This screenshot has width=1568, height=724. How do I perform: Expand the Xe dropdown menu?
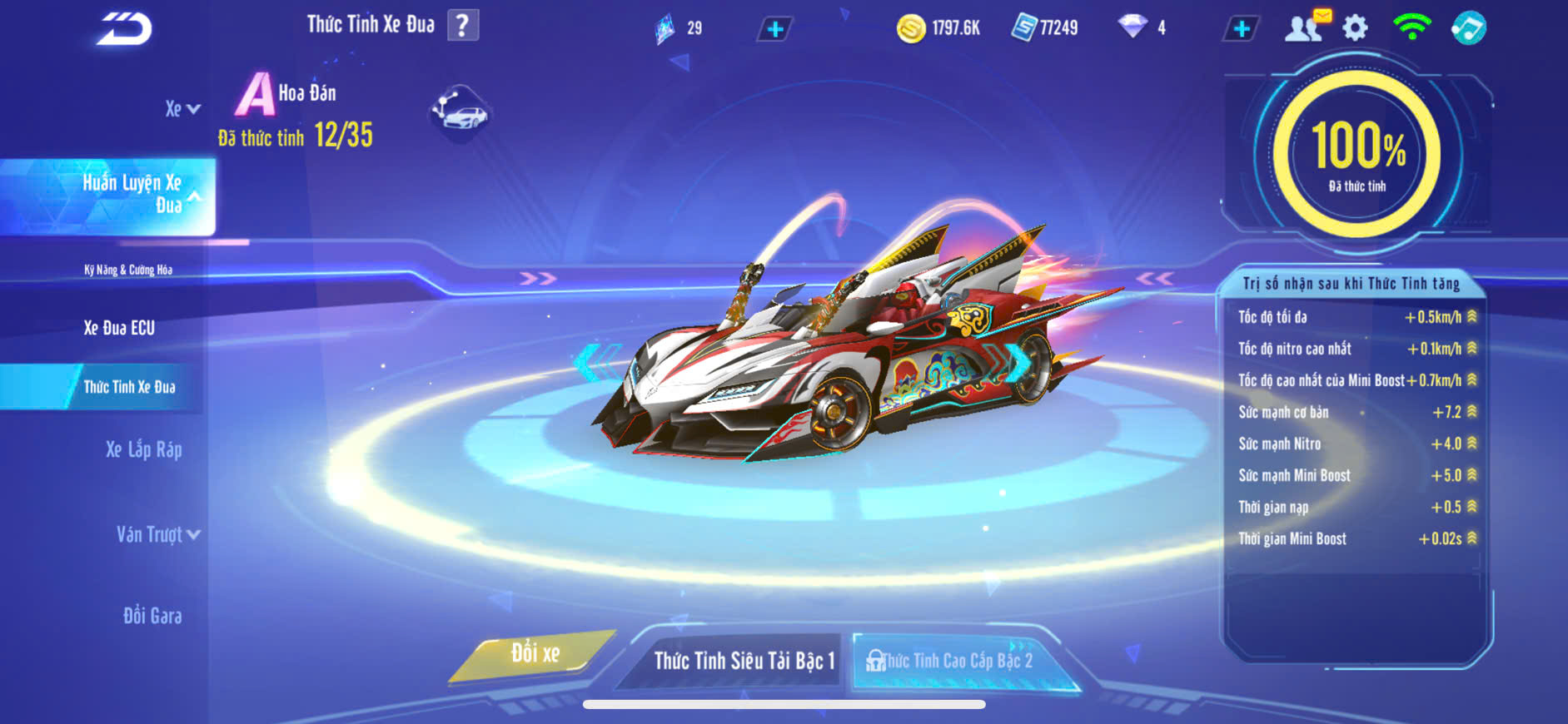click(182, 109)
